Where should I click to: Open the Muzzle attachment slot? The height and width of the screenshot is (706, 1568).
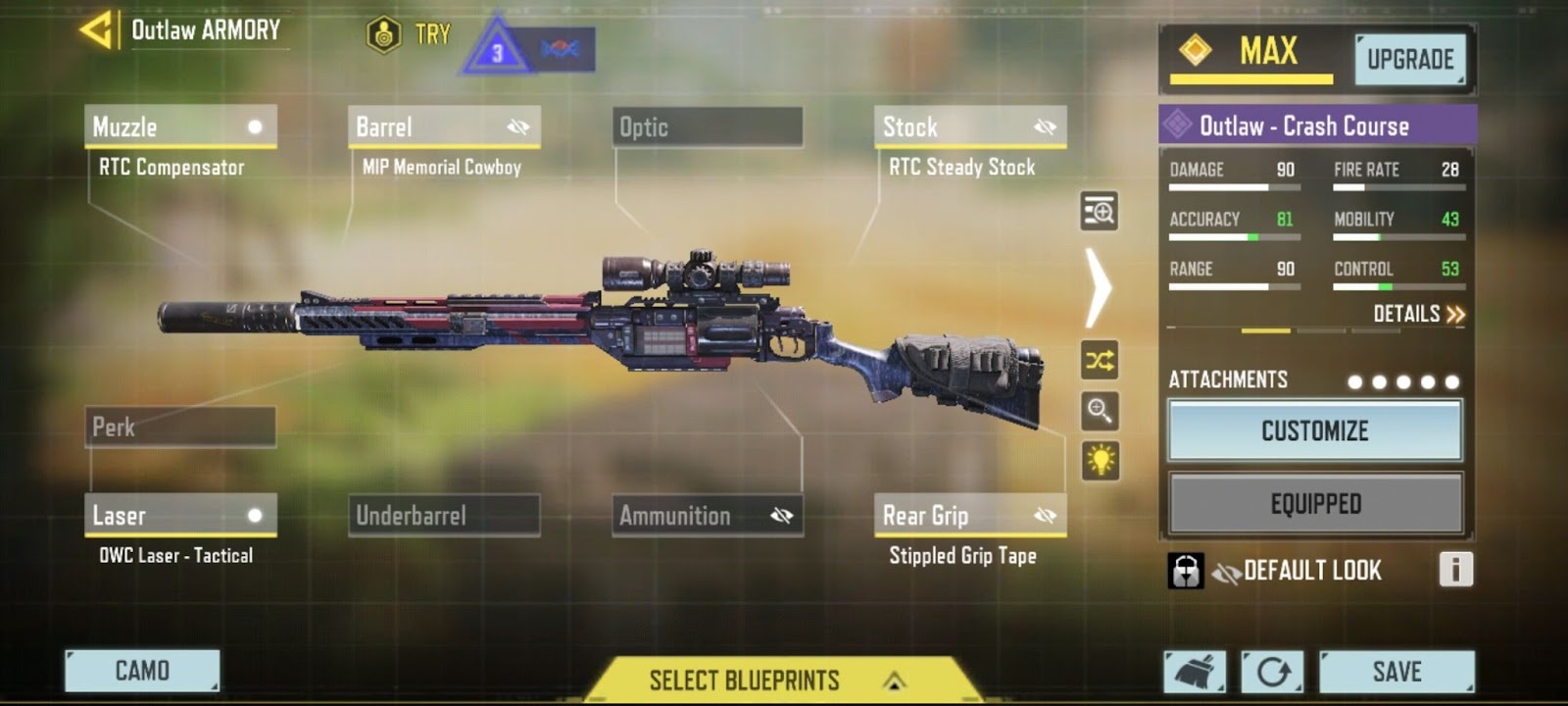tap(180, 126)
